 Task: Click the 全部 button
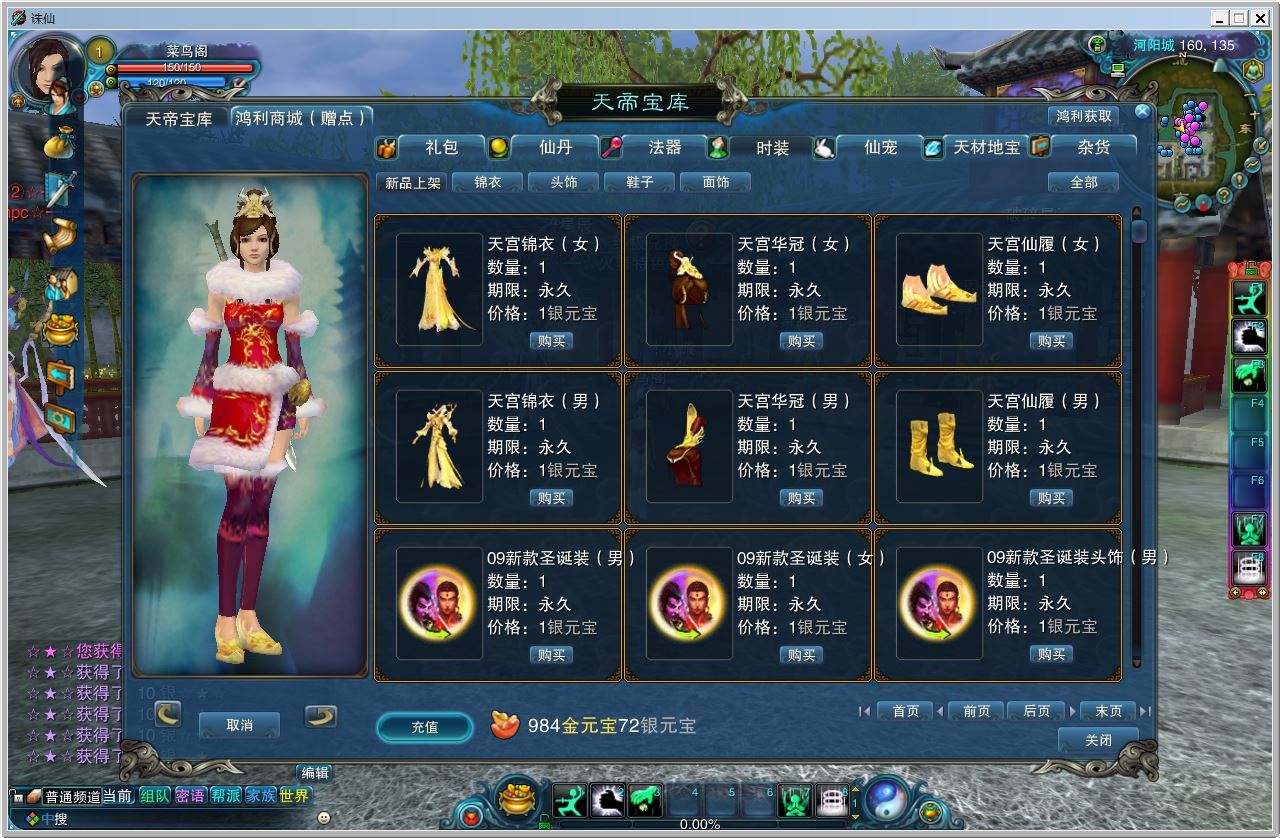(1083, 182)
